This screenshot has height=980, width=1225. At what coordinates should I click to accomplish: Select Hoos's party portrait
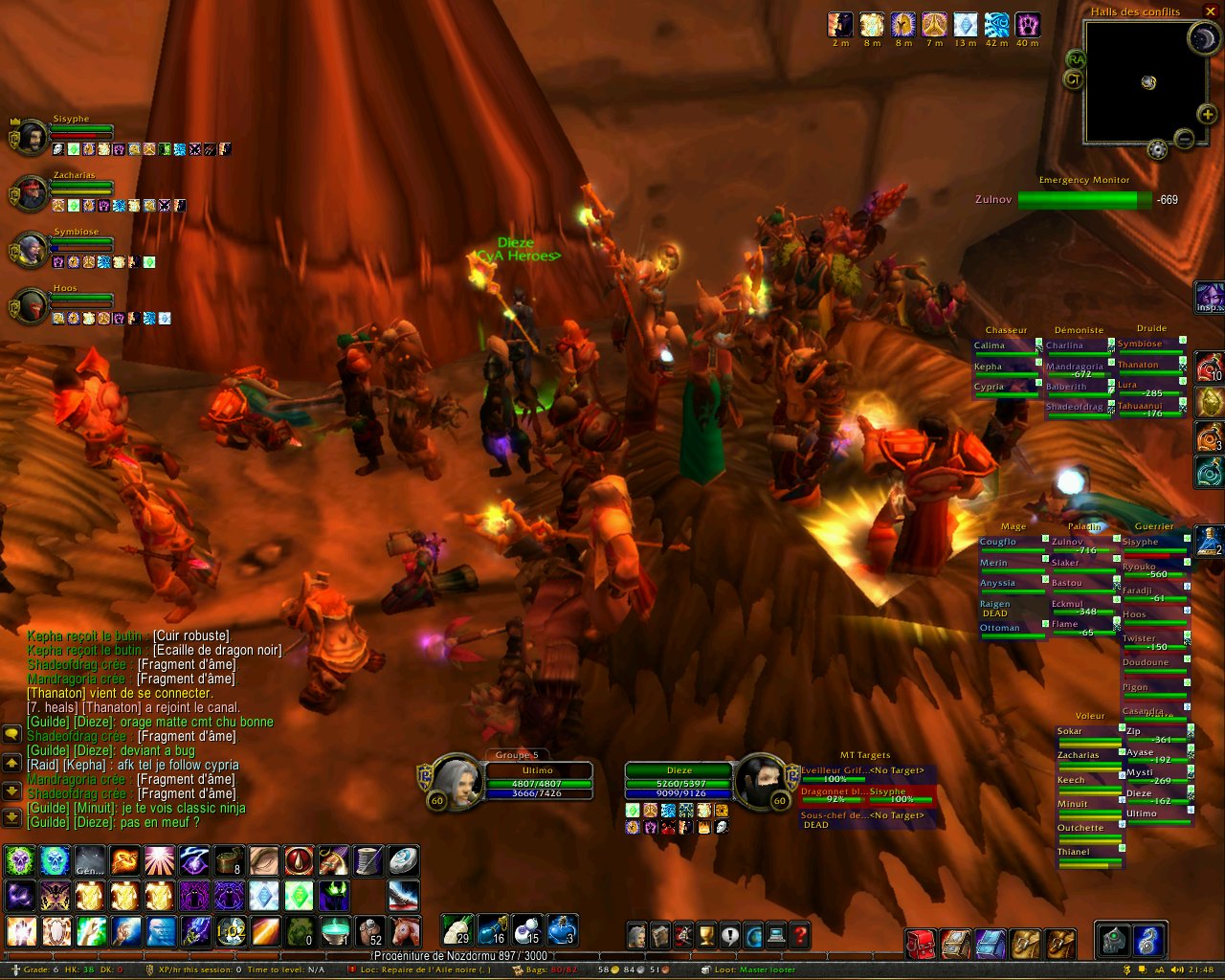pos(31,305)
